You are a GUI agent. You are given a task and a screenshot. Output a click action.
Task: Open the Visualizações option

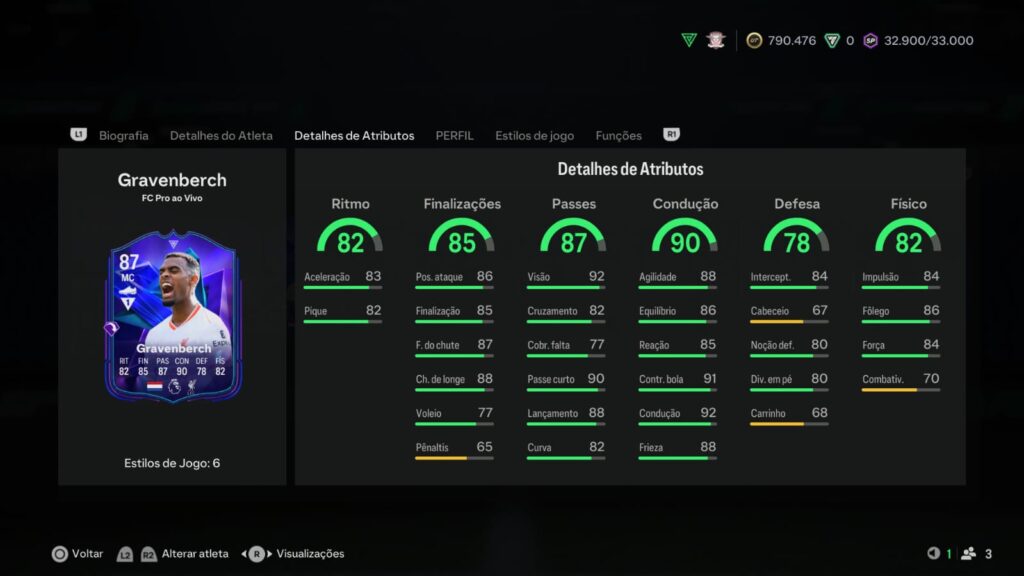tap(309, 553)
